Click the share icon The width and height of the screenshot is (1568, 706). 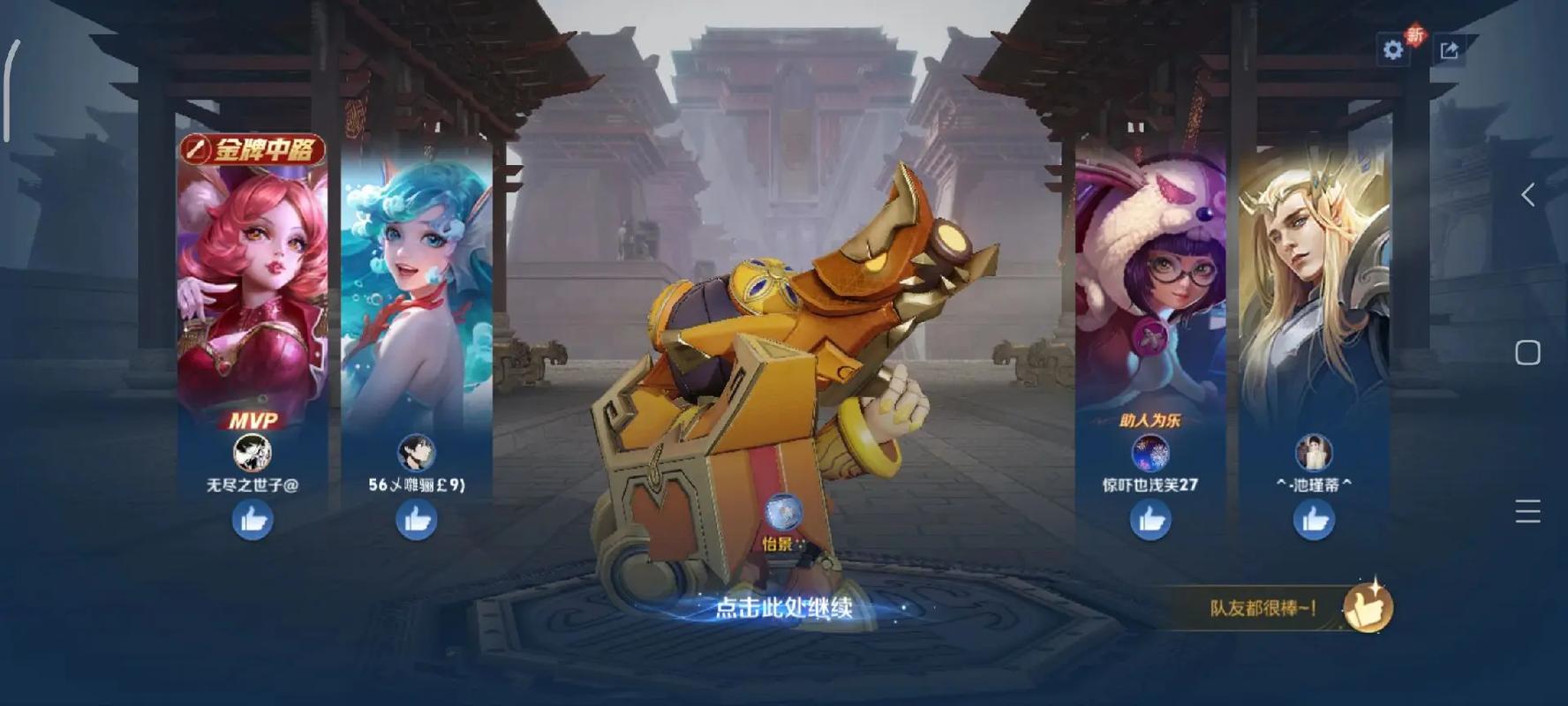tap(1449, 50)
